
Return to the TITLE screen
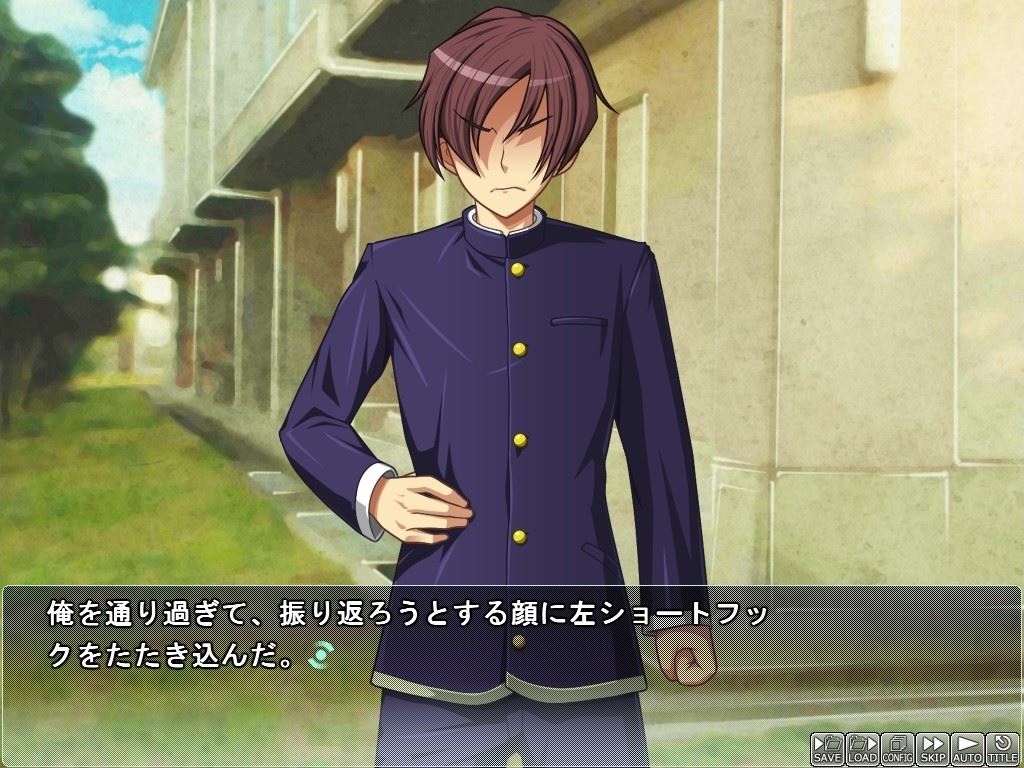coord(1002,749)
